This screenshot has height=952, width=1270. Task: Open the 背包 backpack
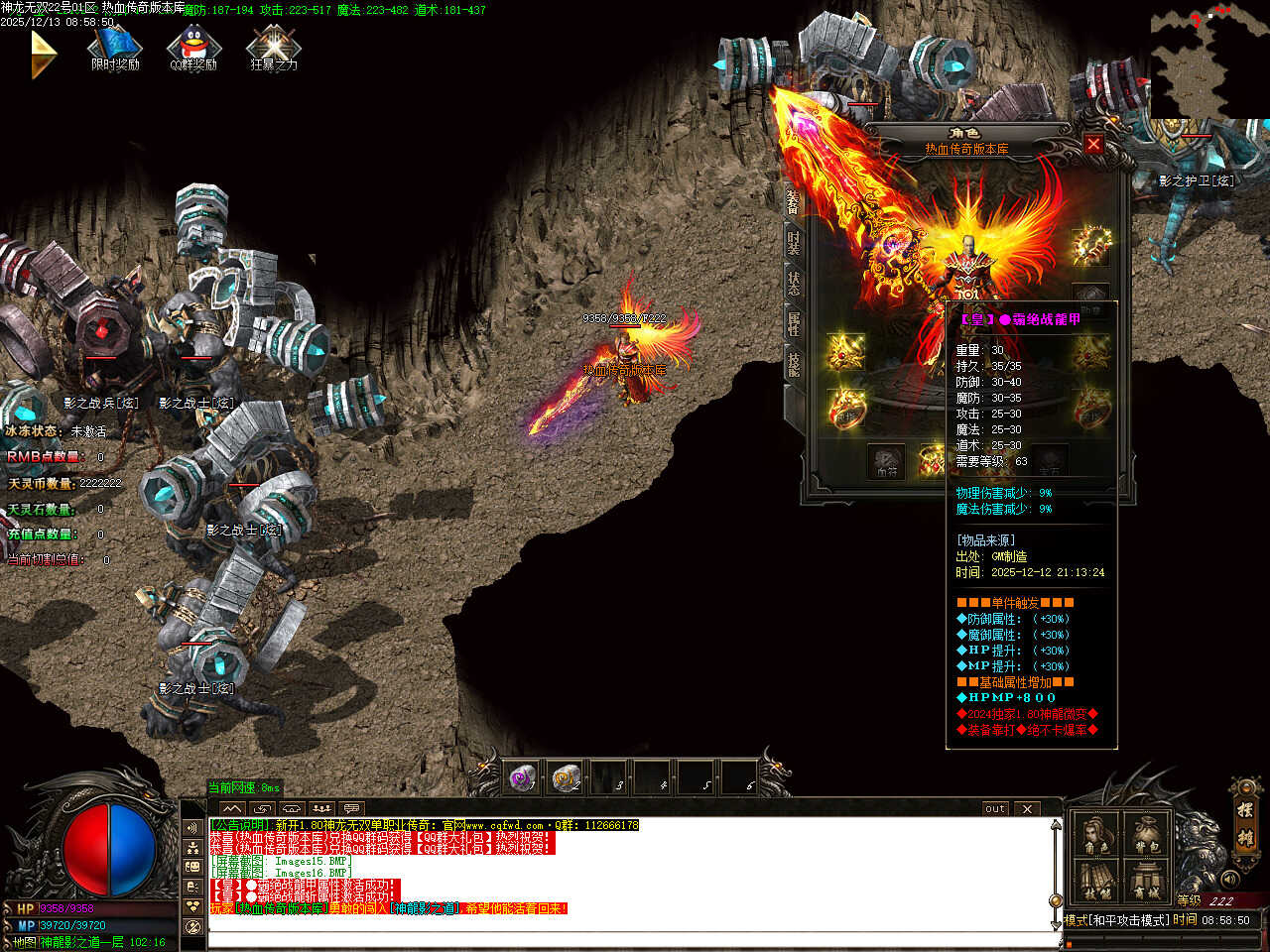(x=1147, y=835)
